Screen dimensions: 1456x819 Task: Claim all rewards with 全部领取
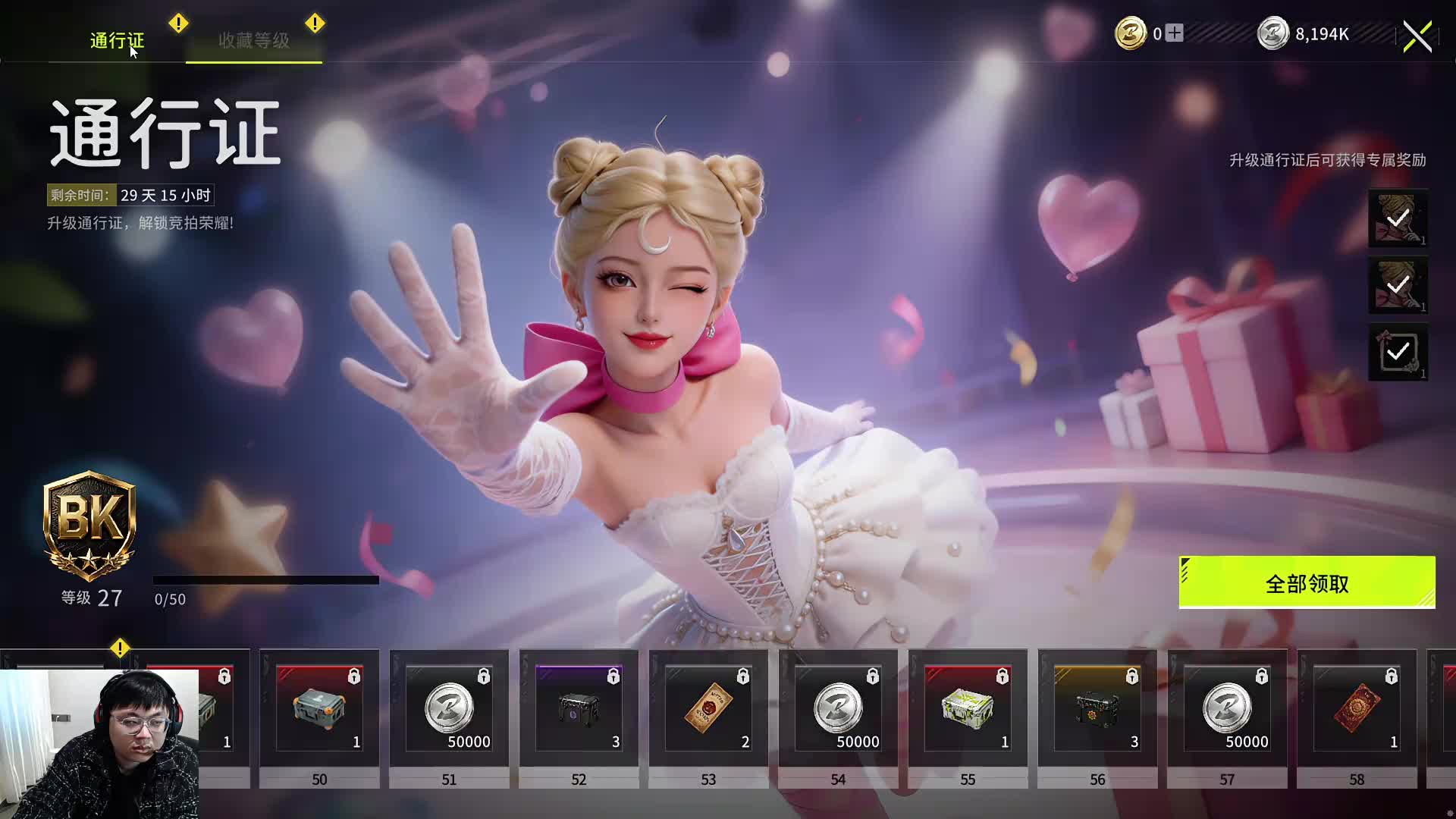point(1307,583)
